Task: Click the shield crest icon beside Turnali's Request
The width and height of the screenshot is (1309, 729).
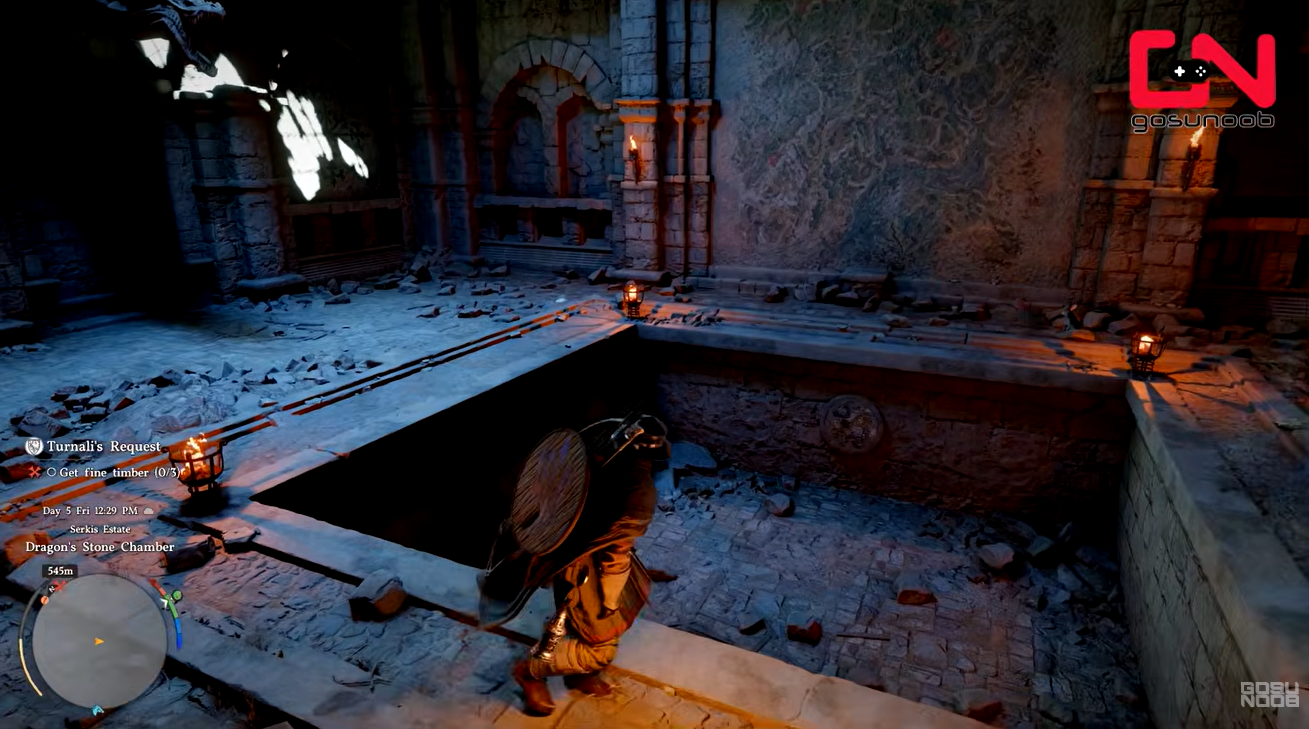Action: point(33,447)
